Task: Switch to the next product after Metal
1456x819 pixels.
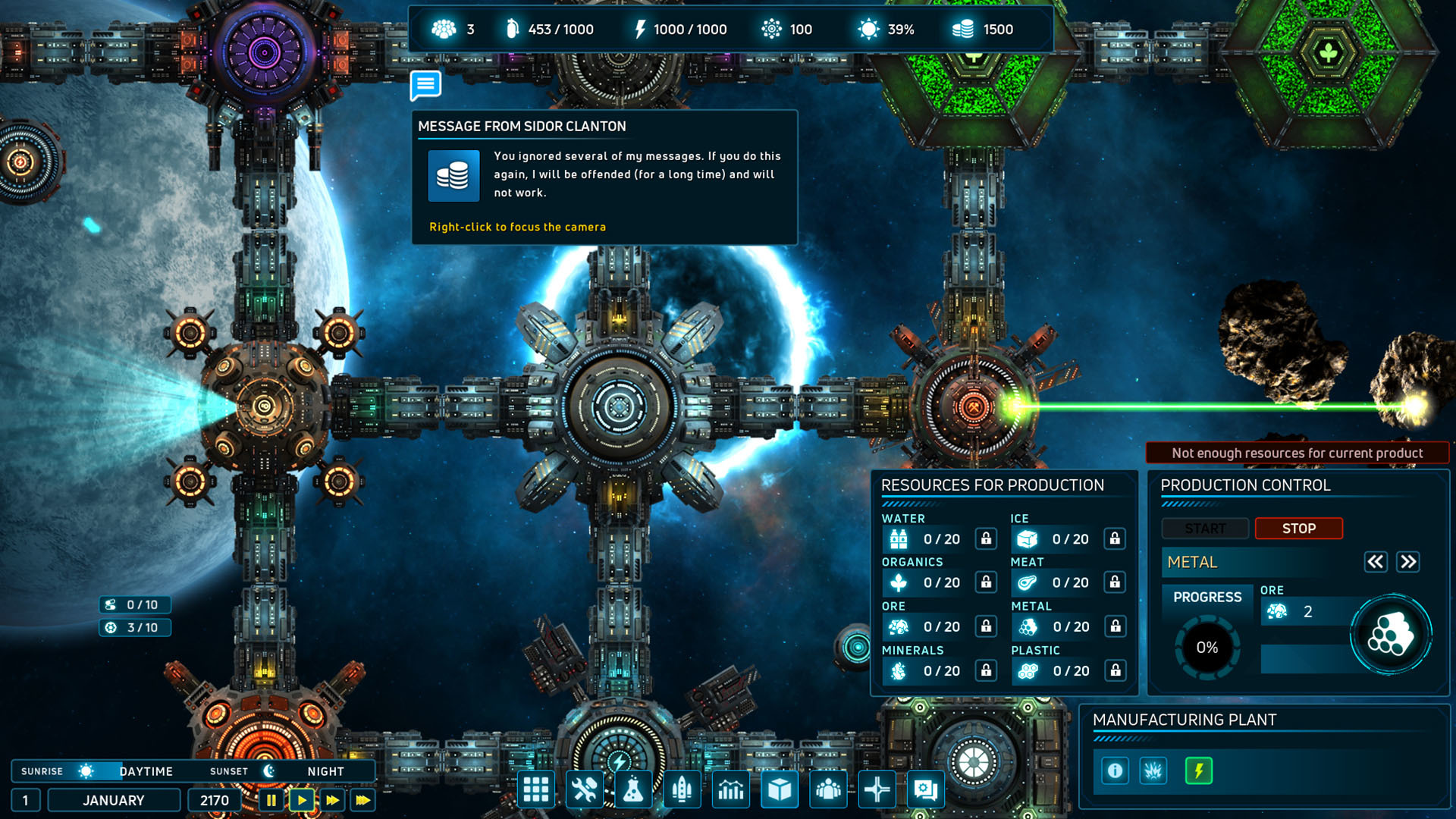Action: click(x=1408, y=562)
